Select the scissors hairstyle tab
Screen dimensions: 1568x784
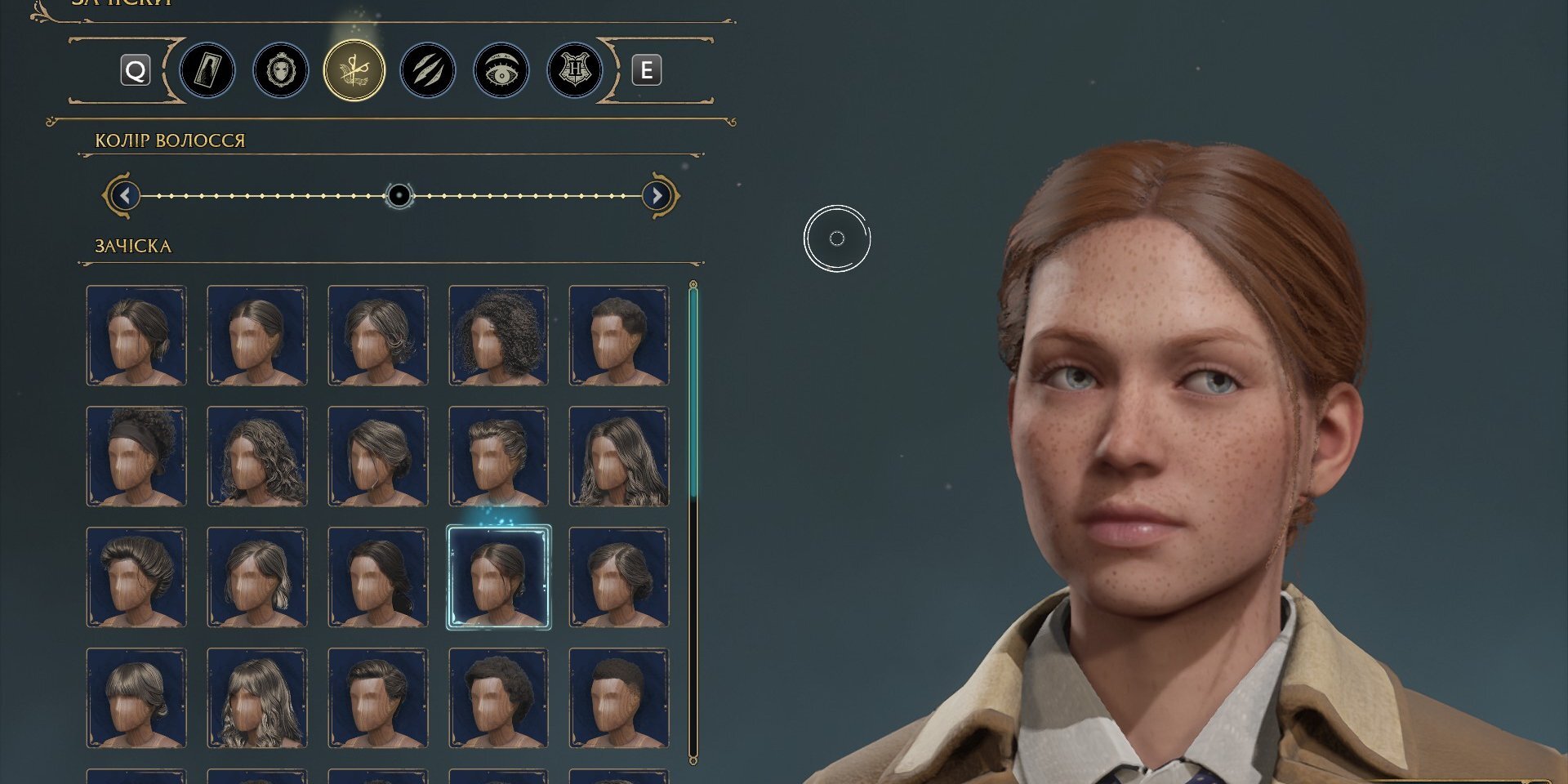(x=354, y=71)
